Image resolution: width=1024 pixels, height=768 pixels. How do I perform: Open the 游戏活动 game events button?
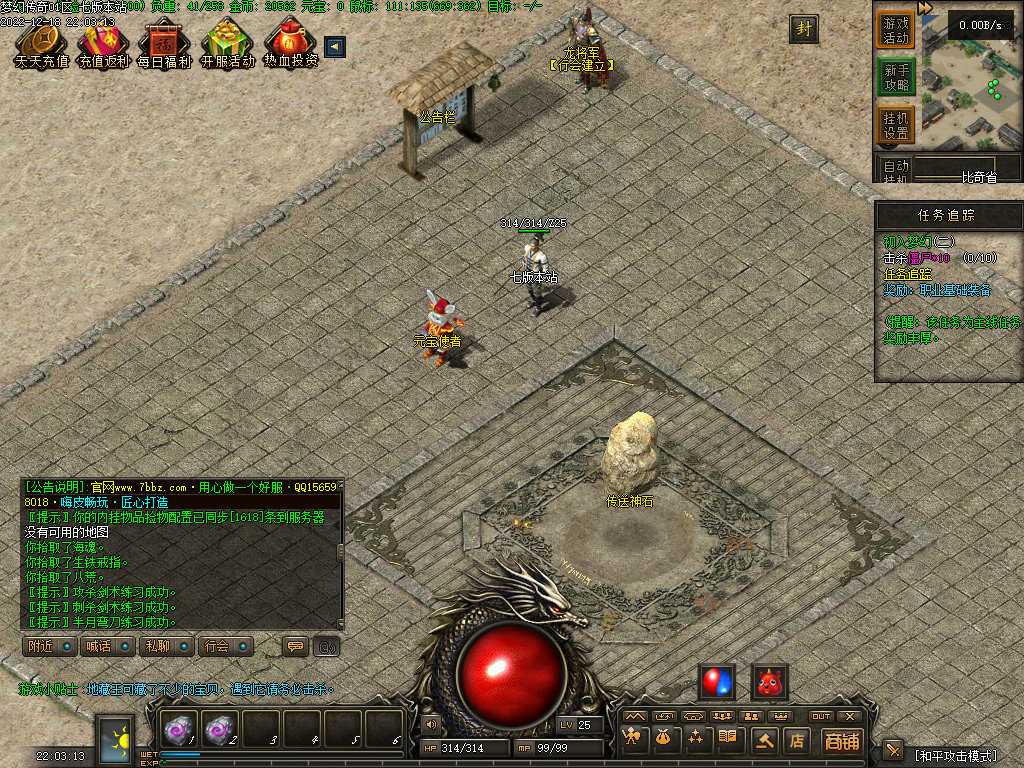[x=896, y=29]
